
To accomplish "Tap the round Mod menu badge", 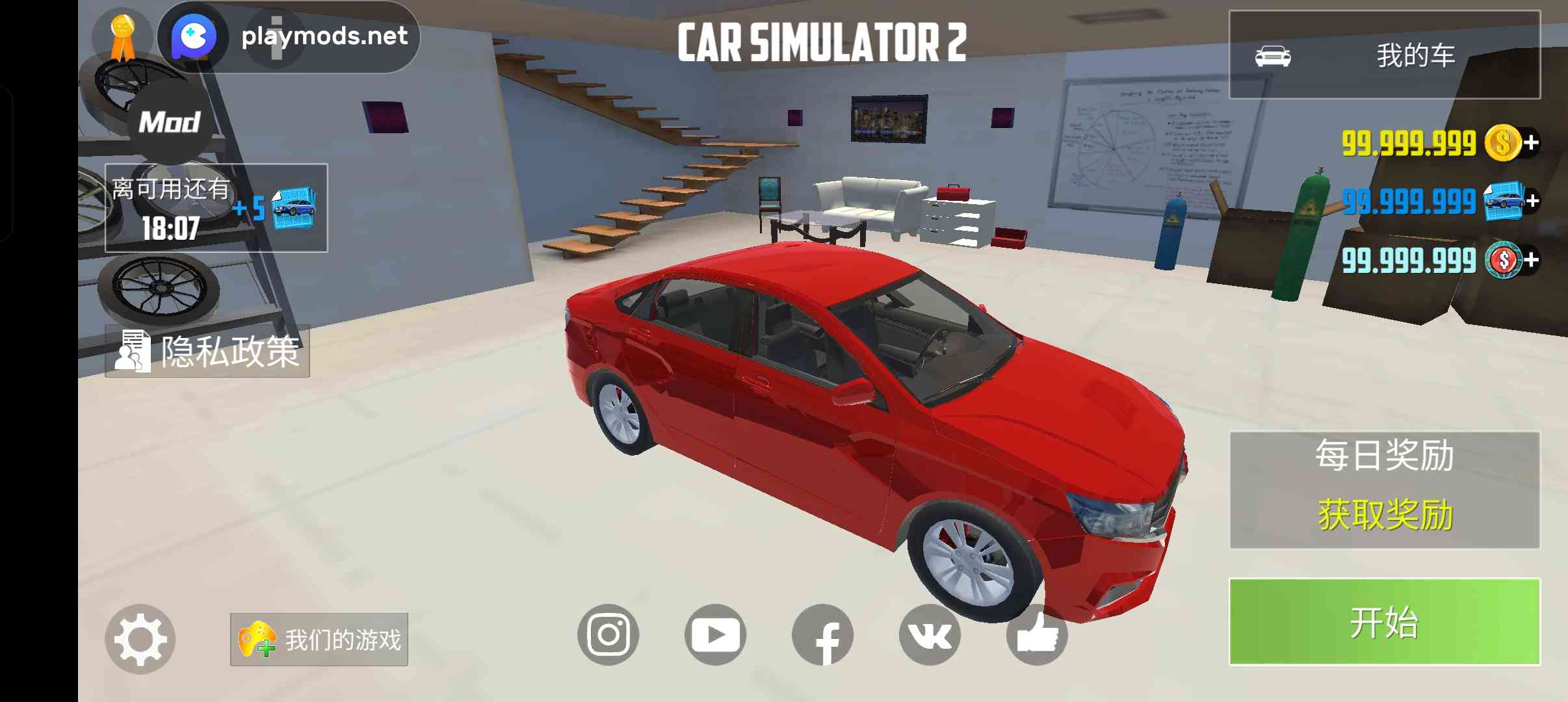I will pyautogui.click(x=170, y=122).
